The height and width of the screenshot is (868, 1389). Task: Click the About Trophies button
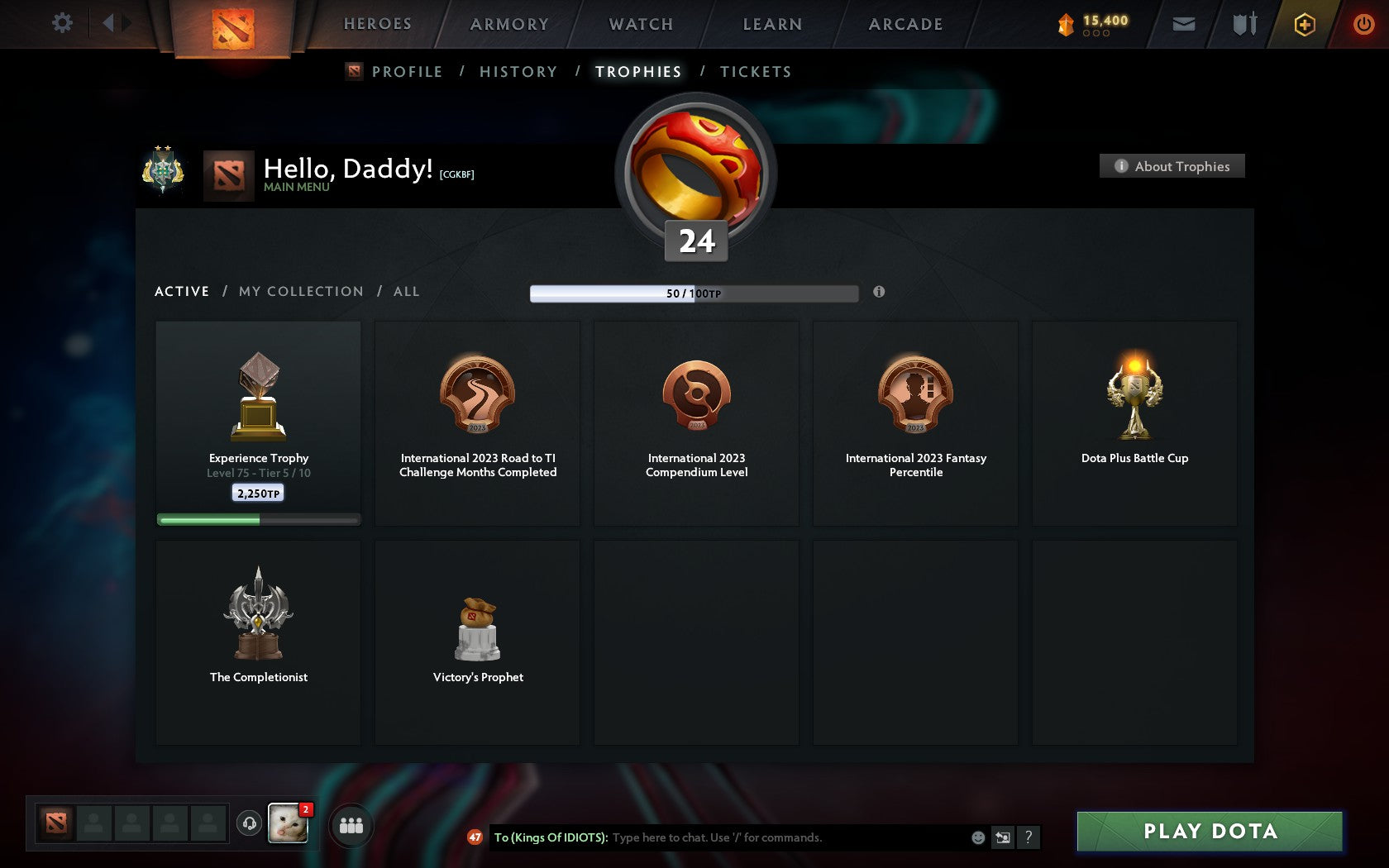point(1172,166)
